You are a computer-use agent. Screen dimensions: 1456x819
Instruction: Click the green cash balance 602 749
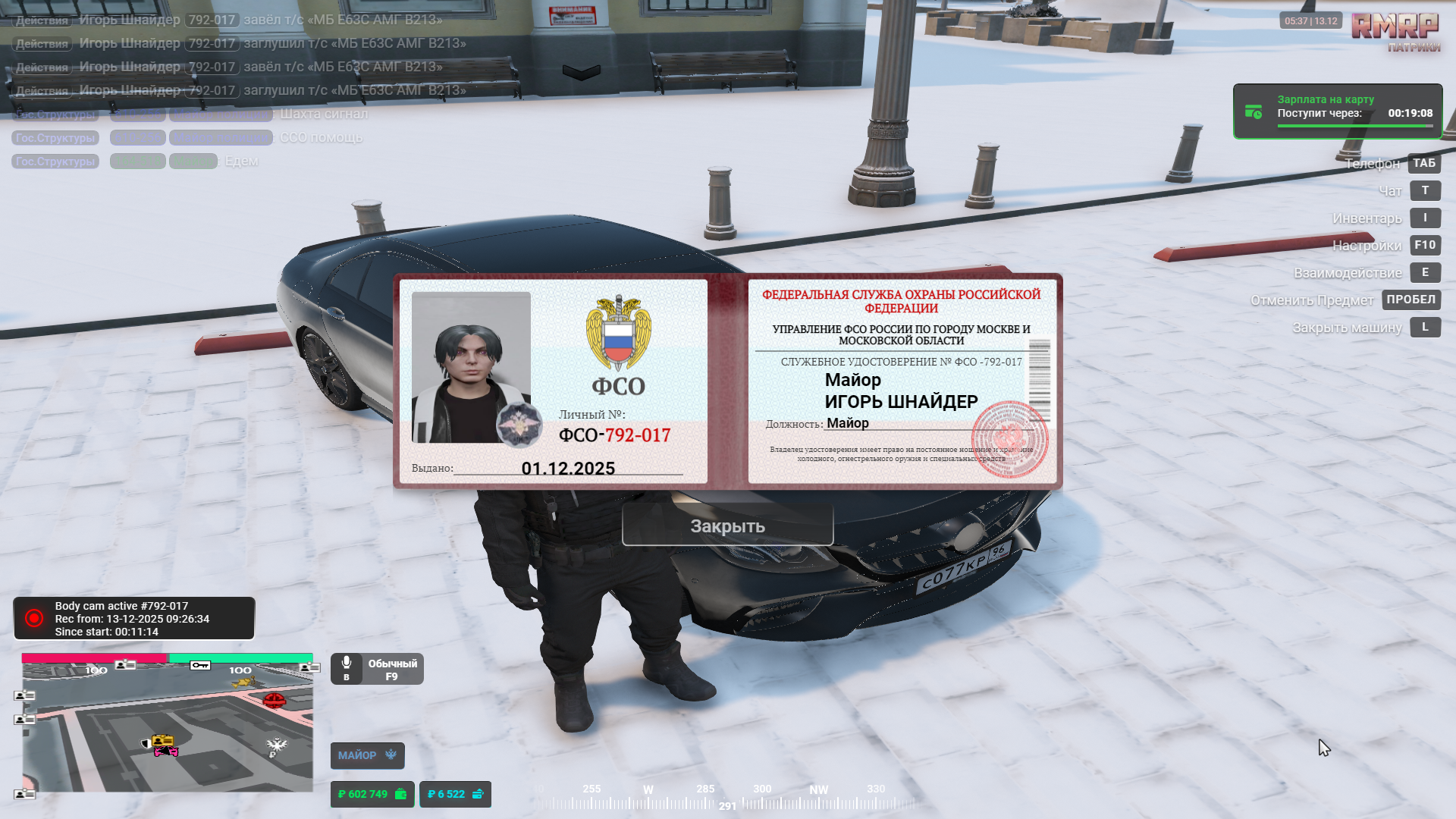pyautogui.click(x=372, y=794)
